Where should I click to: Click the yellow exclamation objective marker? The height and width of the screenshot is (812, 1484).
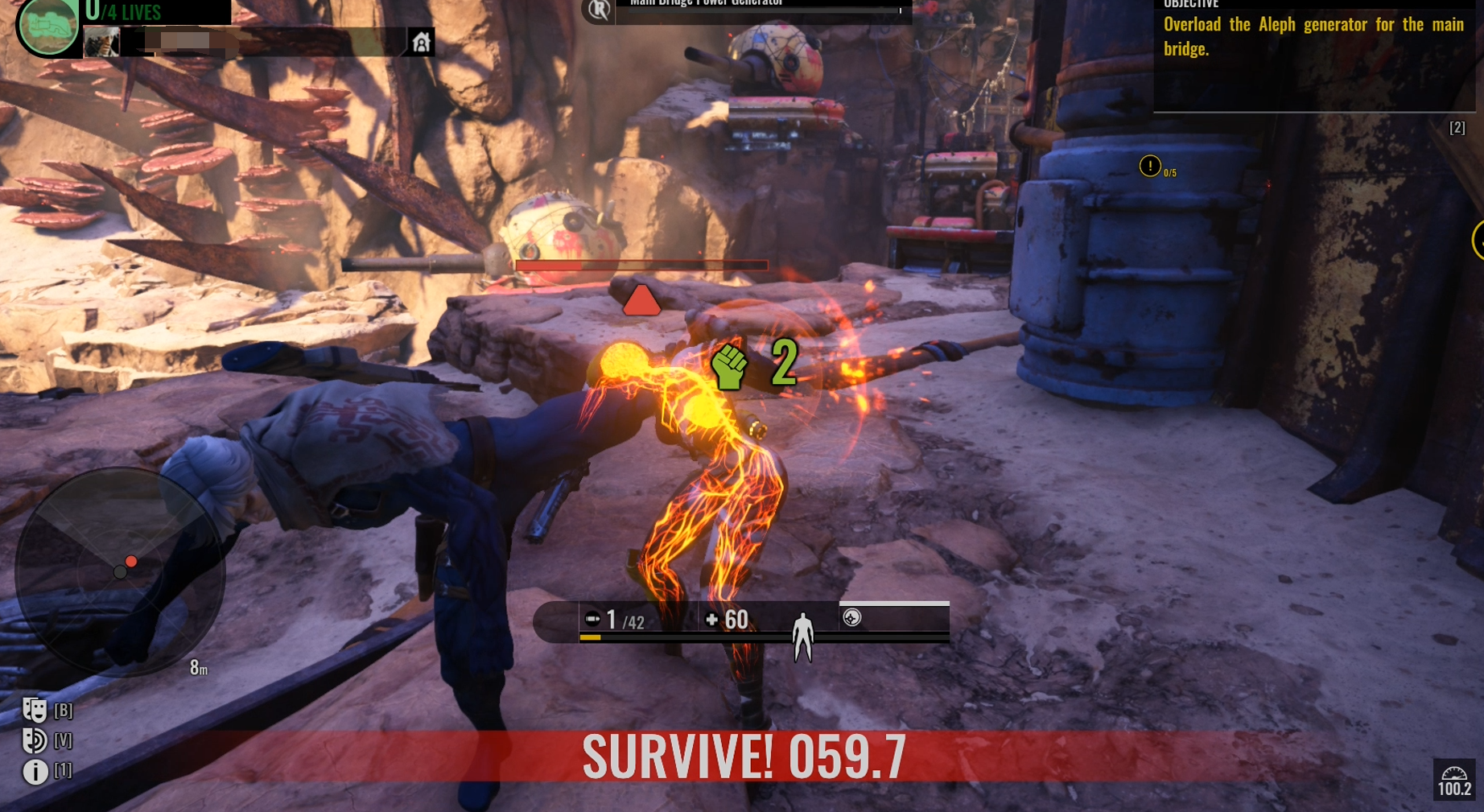(1150, 167)
